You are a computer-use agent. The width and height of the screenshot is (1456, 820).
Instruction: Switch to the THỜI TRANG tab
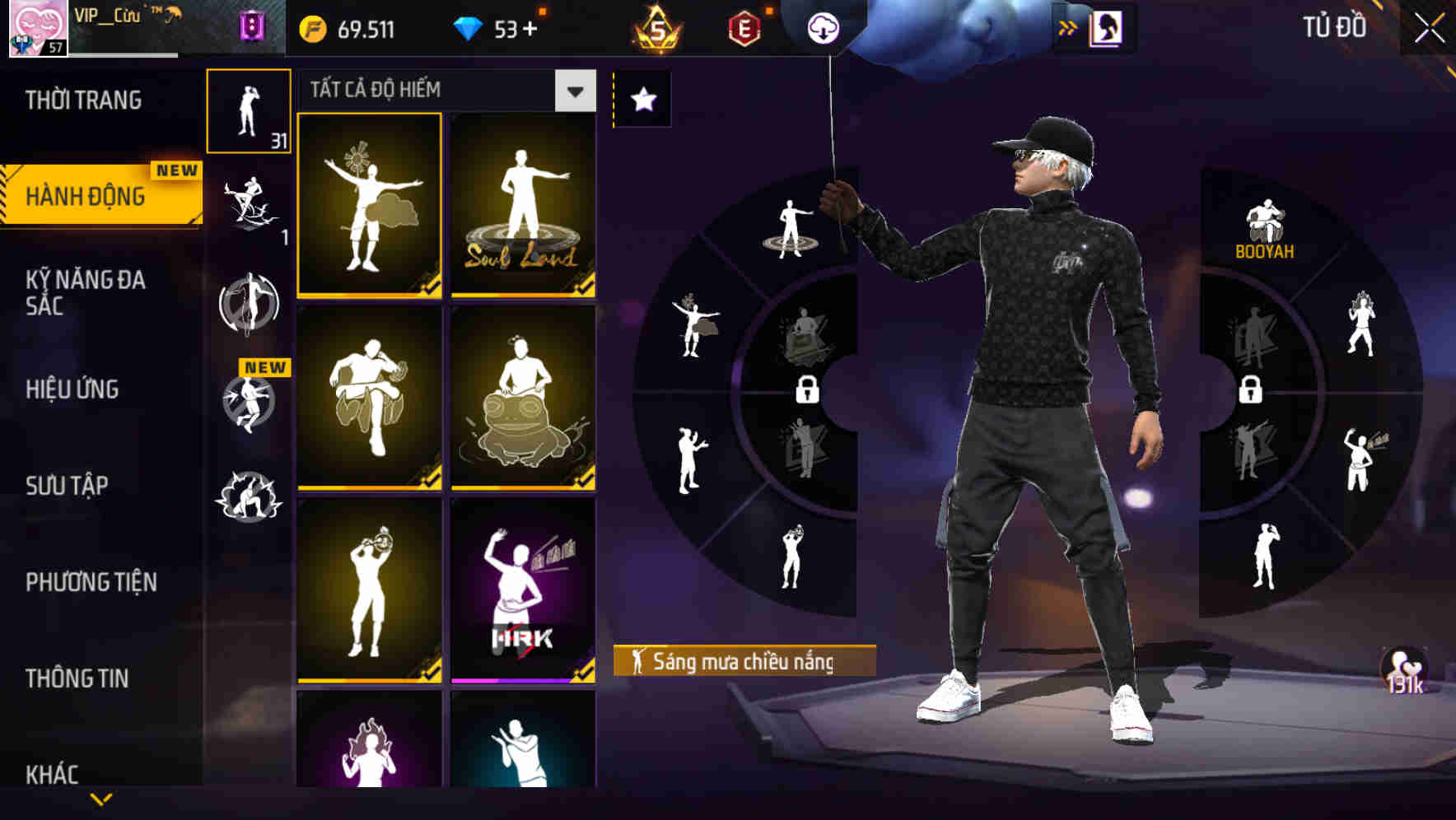coord(82,99)
